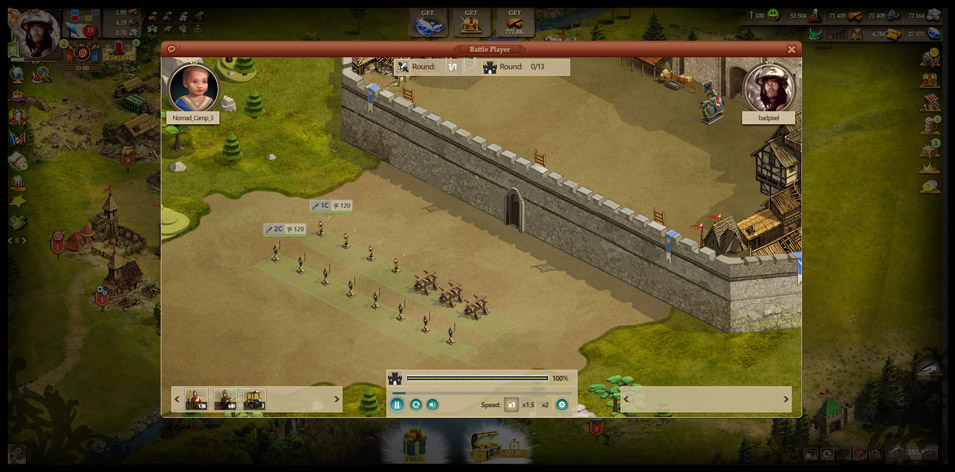This screenshot has width=955, height=472.
Task: Click the badpixel defender portrait
Action: [x=769, y=88]
